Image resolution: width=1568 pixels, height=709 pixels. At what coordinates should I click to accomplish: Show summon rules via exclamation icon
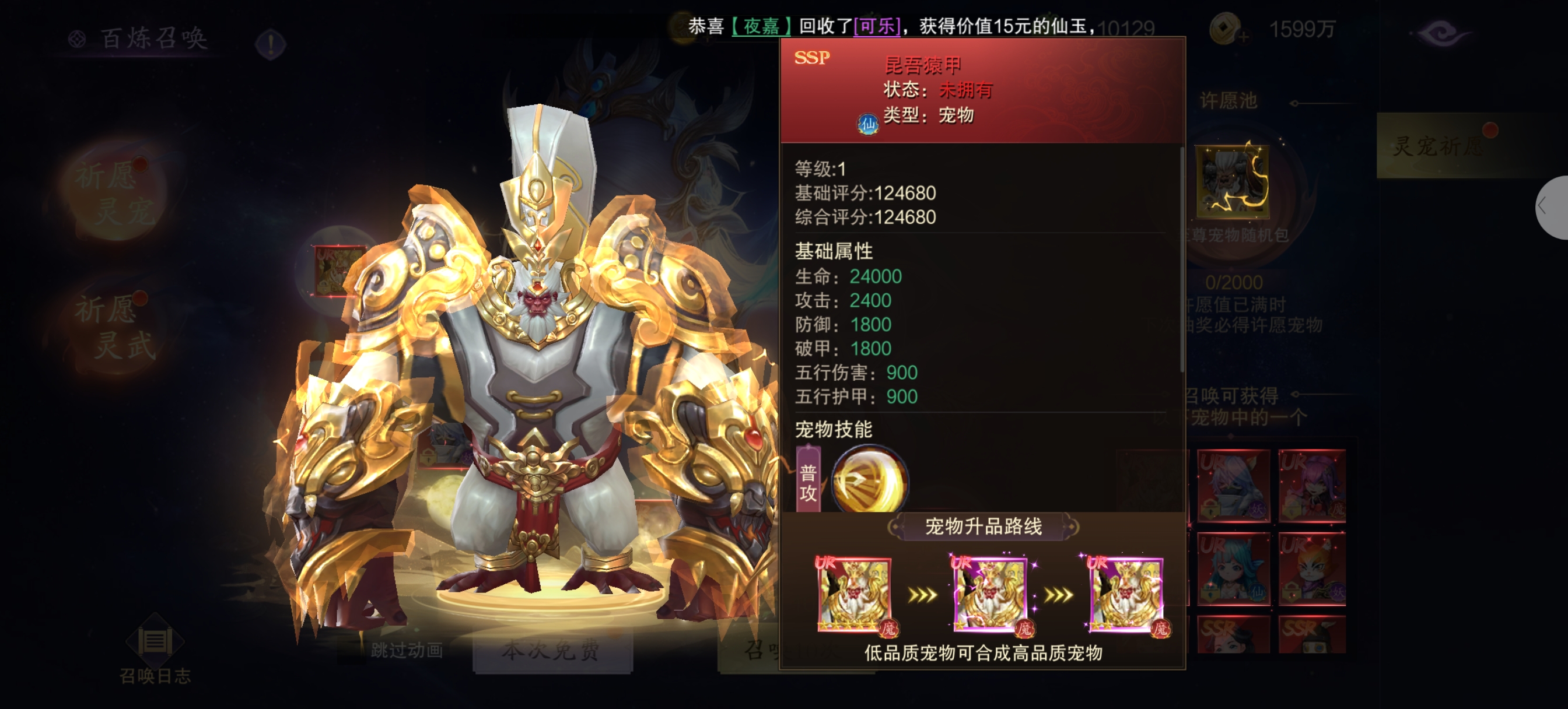pos(271,43)
